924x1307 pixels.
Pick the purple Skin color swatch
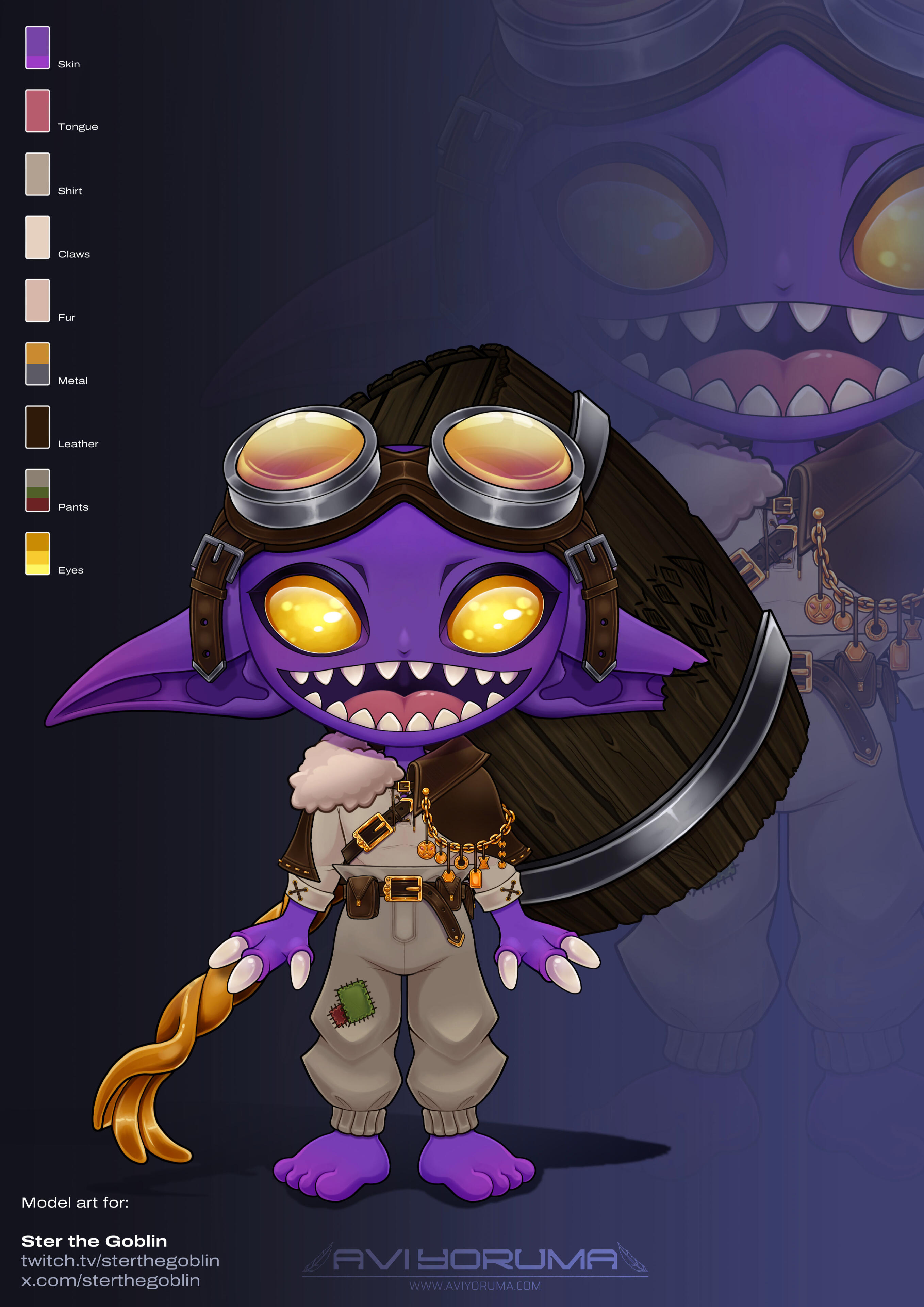(x=37, y=48)
